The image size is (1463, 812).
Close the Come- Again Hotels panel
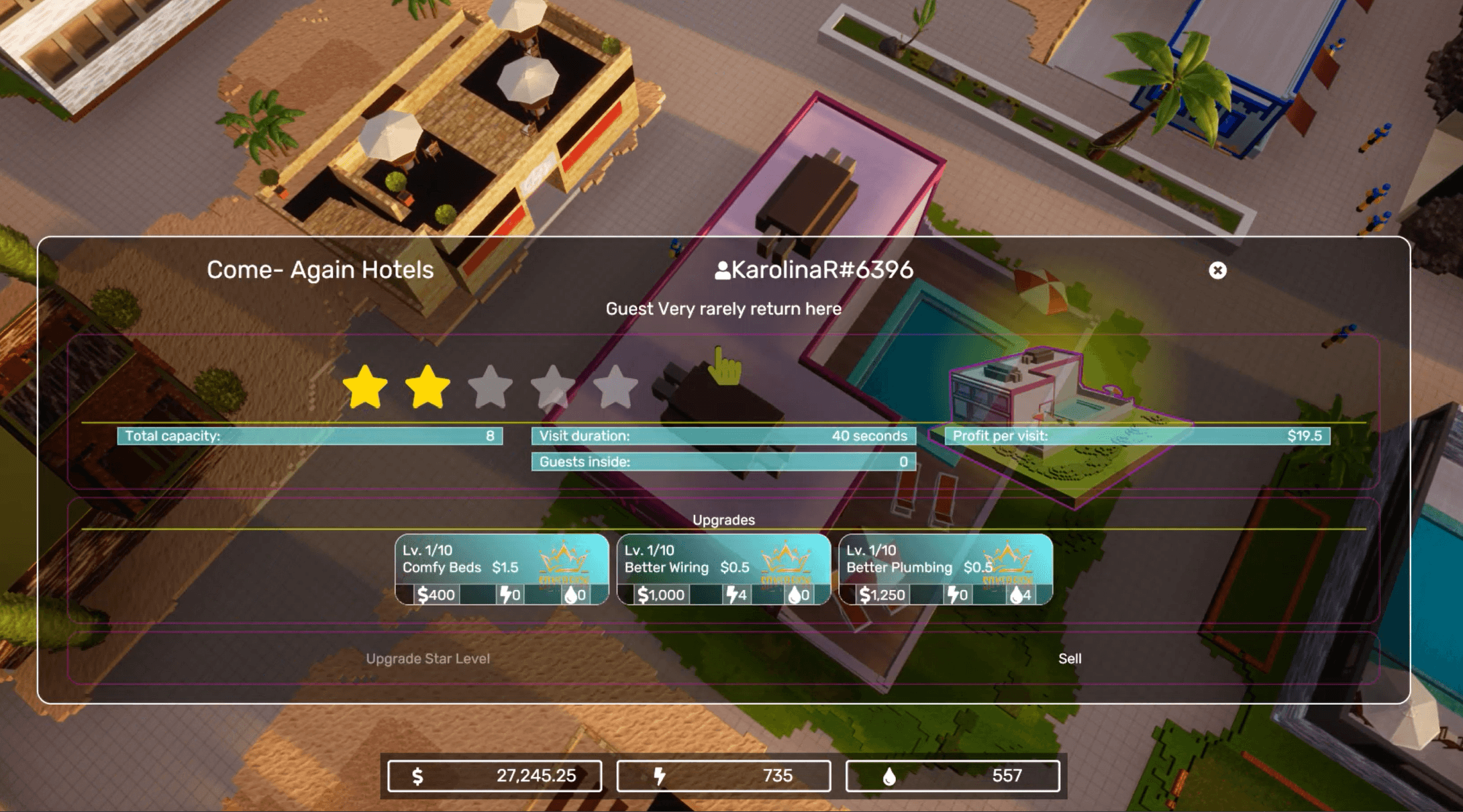[1217, 270]
